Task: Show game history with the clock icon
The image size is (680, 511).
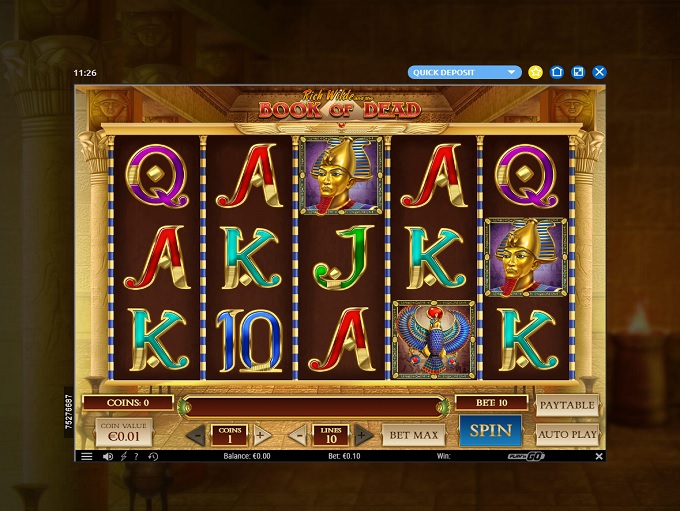Action: 153,457
